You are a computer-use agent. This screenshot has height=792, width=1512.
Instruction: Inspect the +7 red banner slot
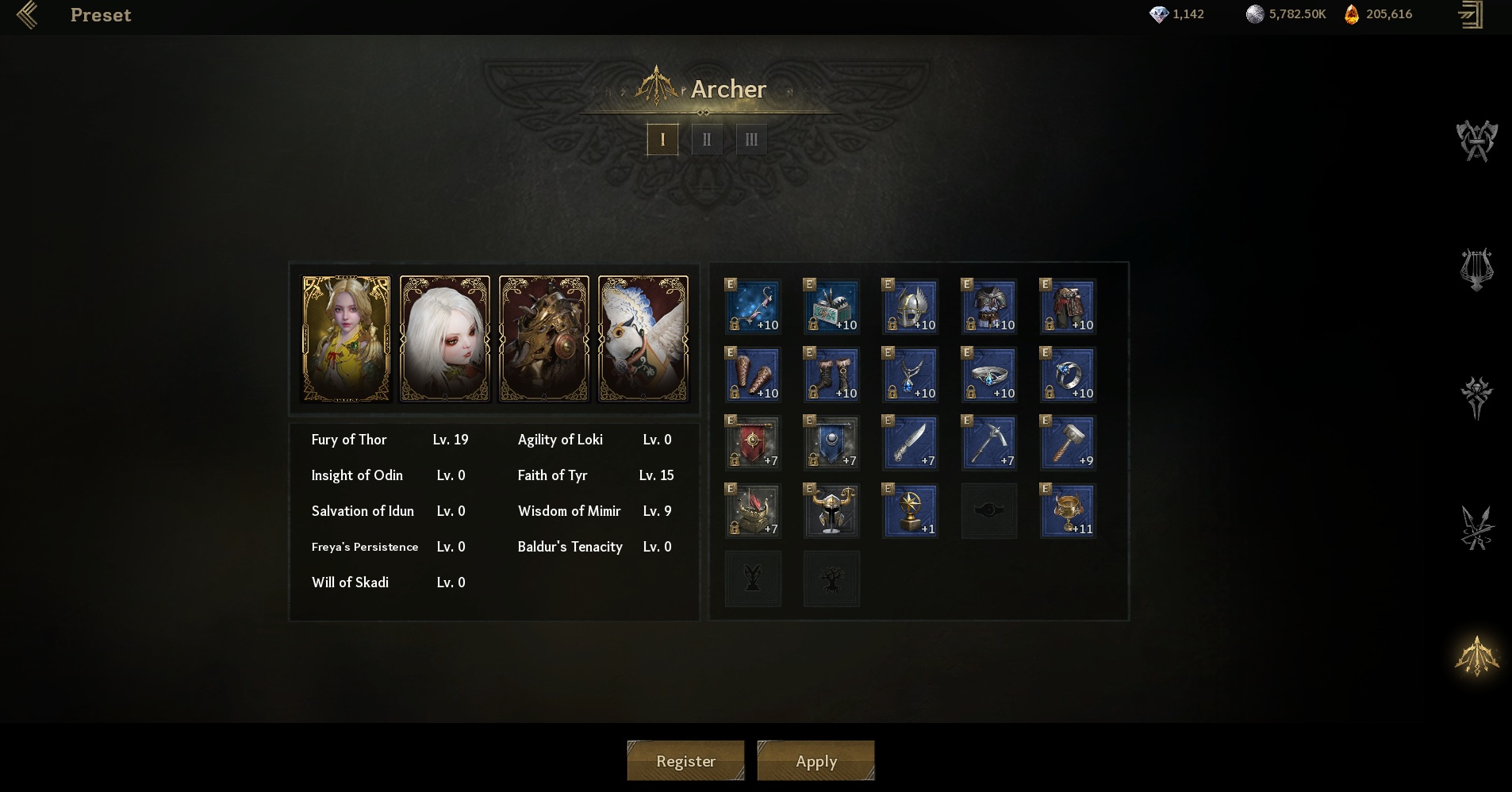pyautogui.click(x=753, y=442)
